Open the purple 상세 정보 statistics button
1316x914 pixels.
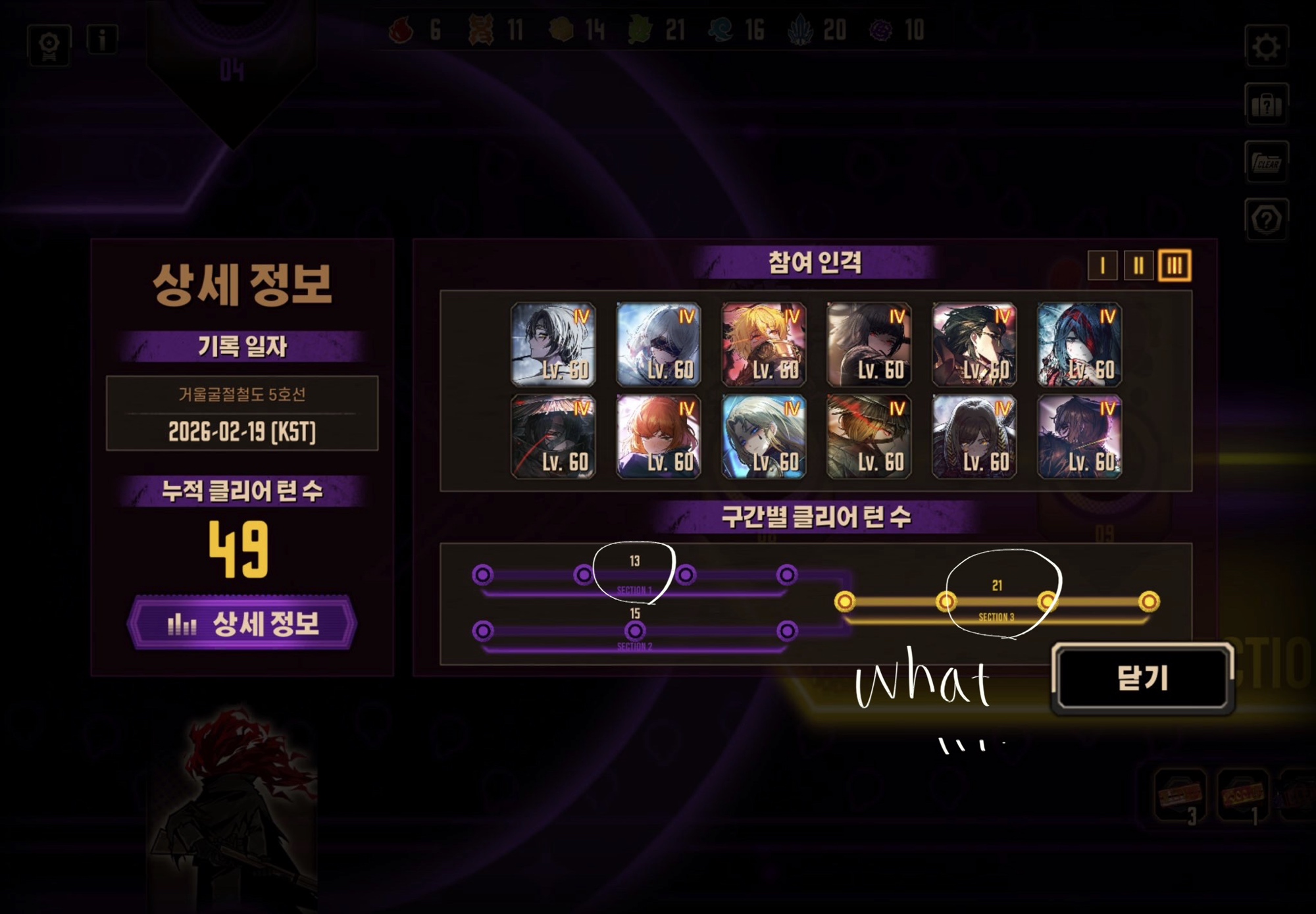point(242,623)
